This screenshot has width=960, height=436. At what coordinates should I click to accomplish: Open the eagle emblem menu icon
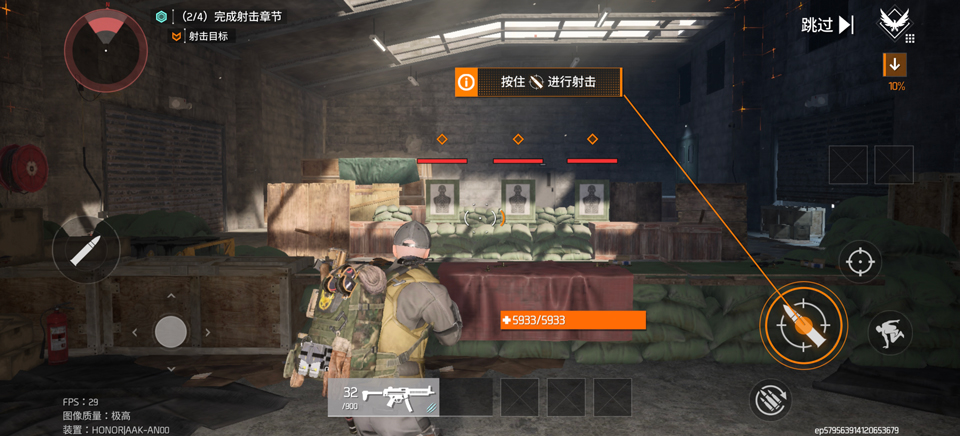[895, 24]
